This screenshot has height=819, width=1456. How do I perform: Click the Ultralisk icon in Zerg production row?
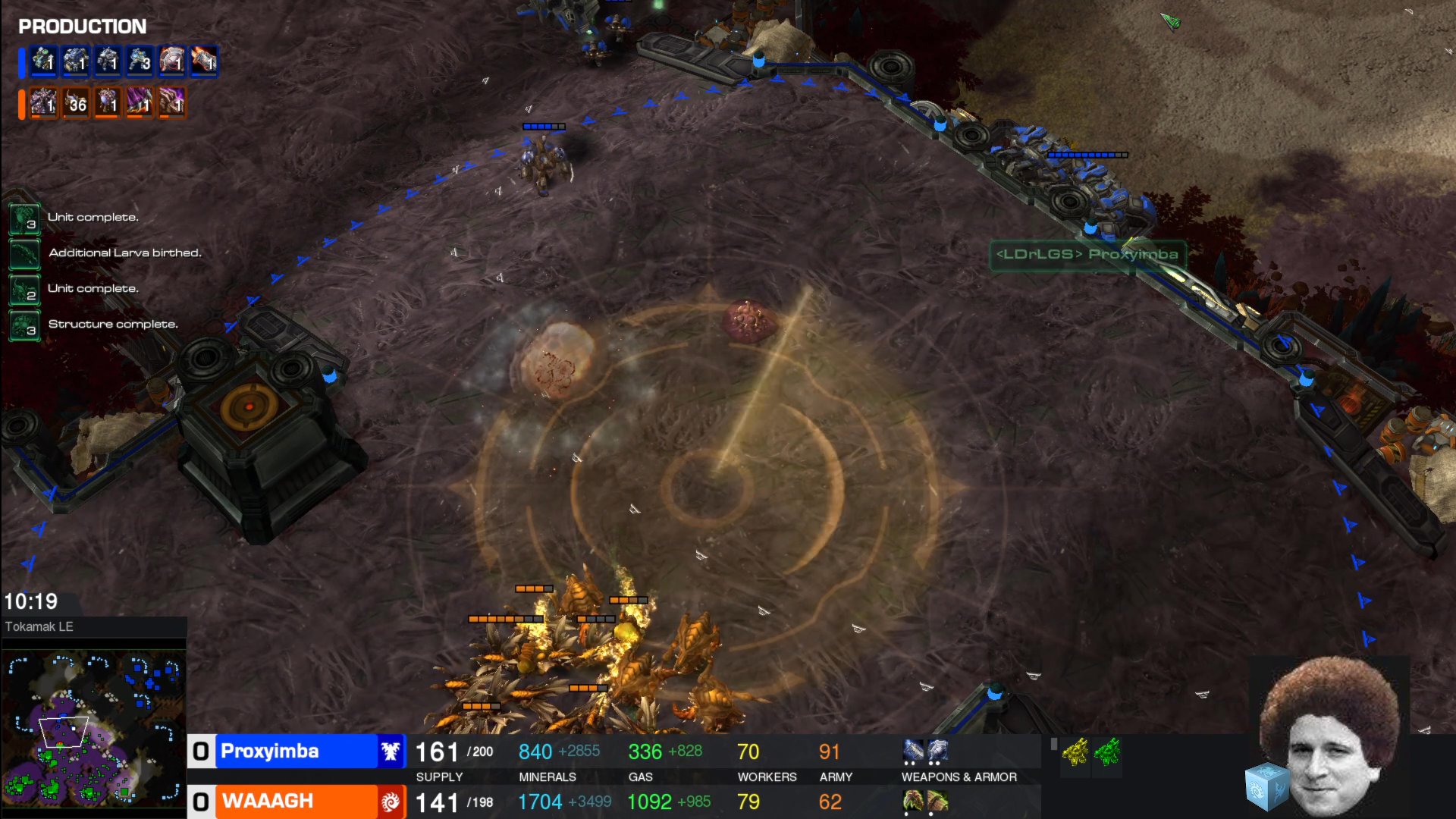click(43, 104)
